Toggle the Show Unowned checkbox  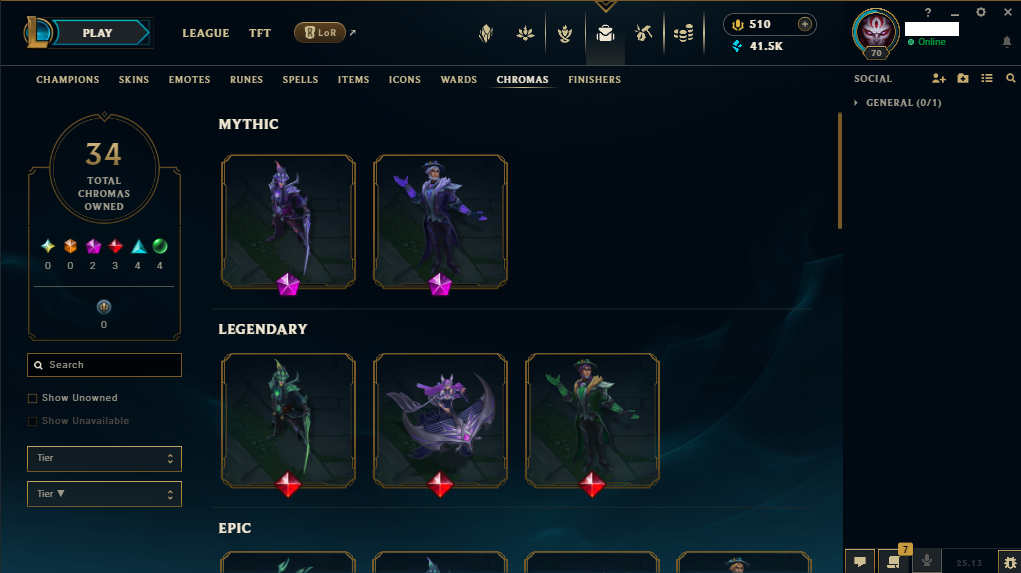[x=33, y=398]
